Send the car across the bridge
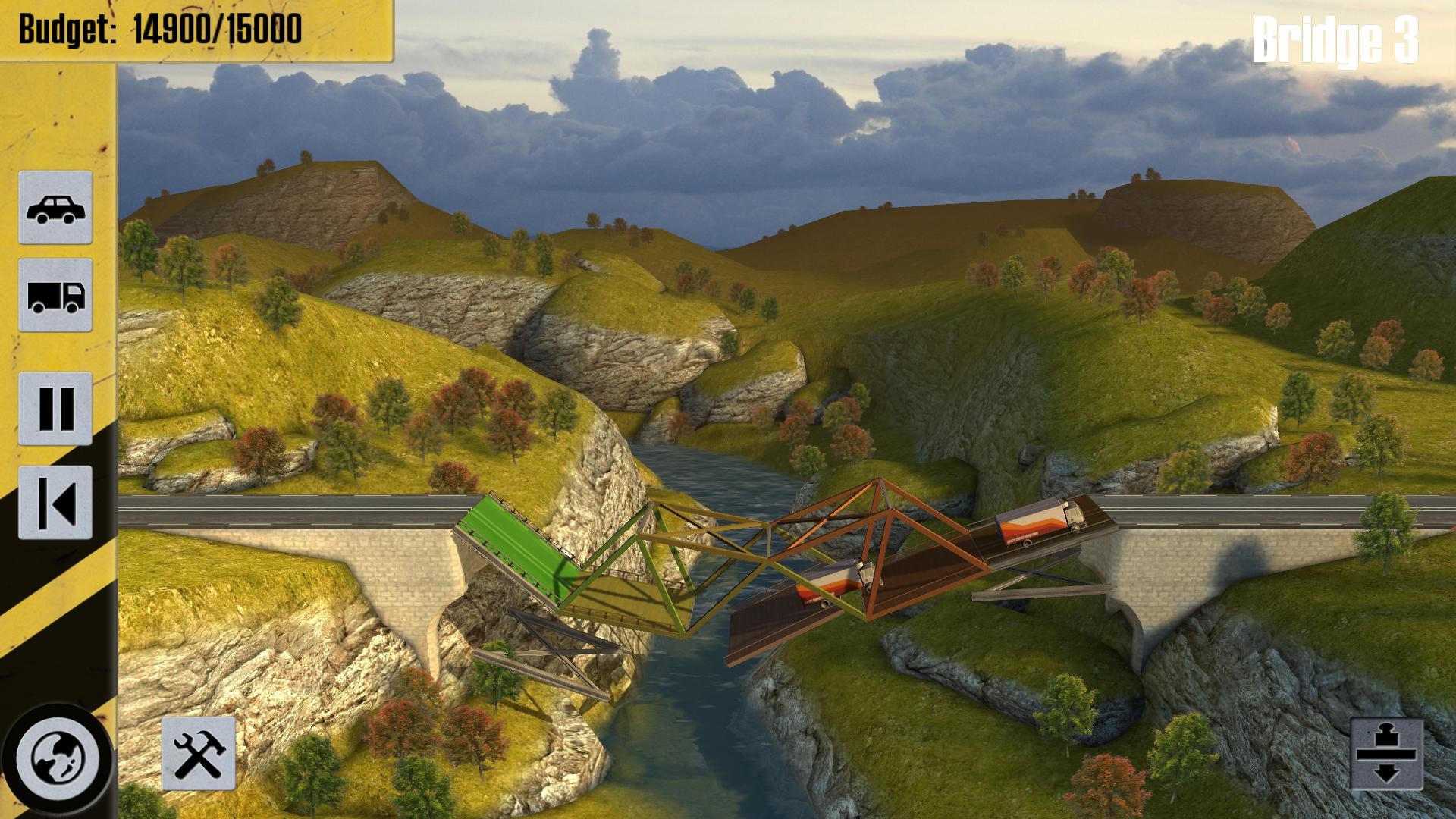1456x819 pixels. pos(55,208)
